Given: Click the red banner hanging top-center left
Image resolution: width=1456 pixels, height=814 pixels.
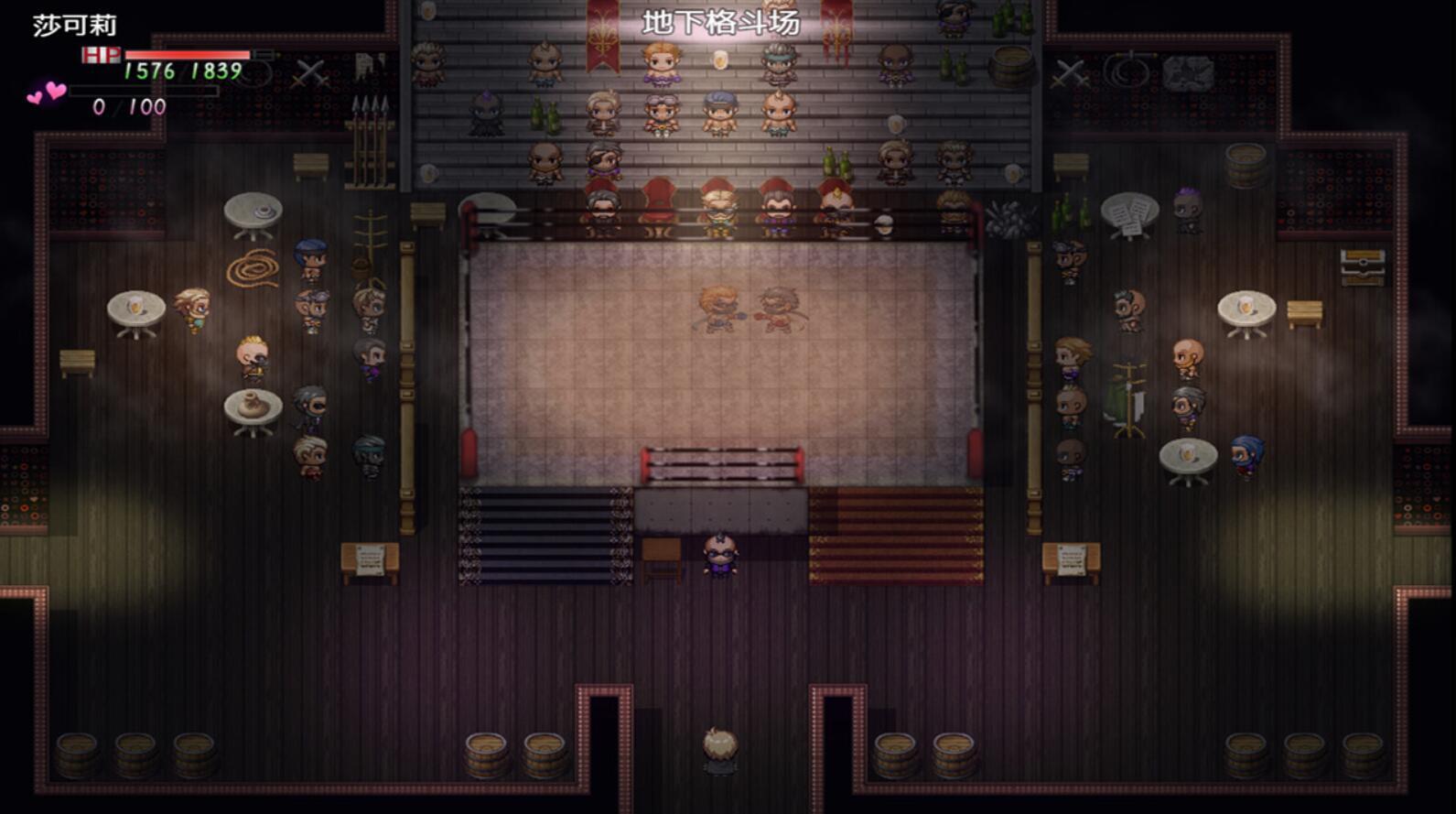Looking at the screenshot, I should 603,37.
